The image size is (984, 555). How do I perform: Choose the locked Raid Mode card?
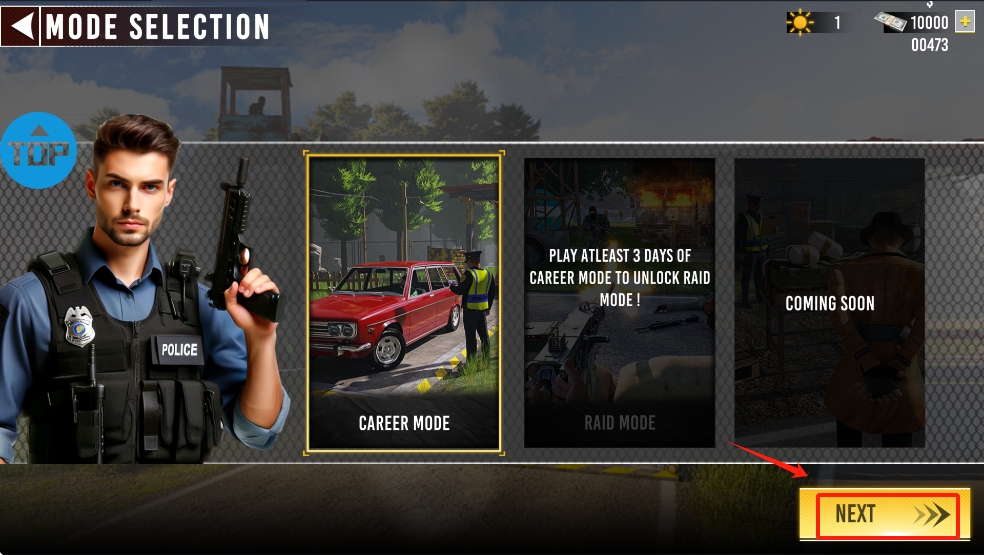coord(619,302)
